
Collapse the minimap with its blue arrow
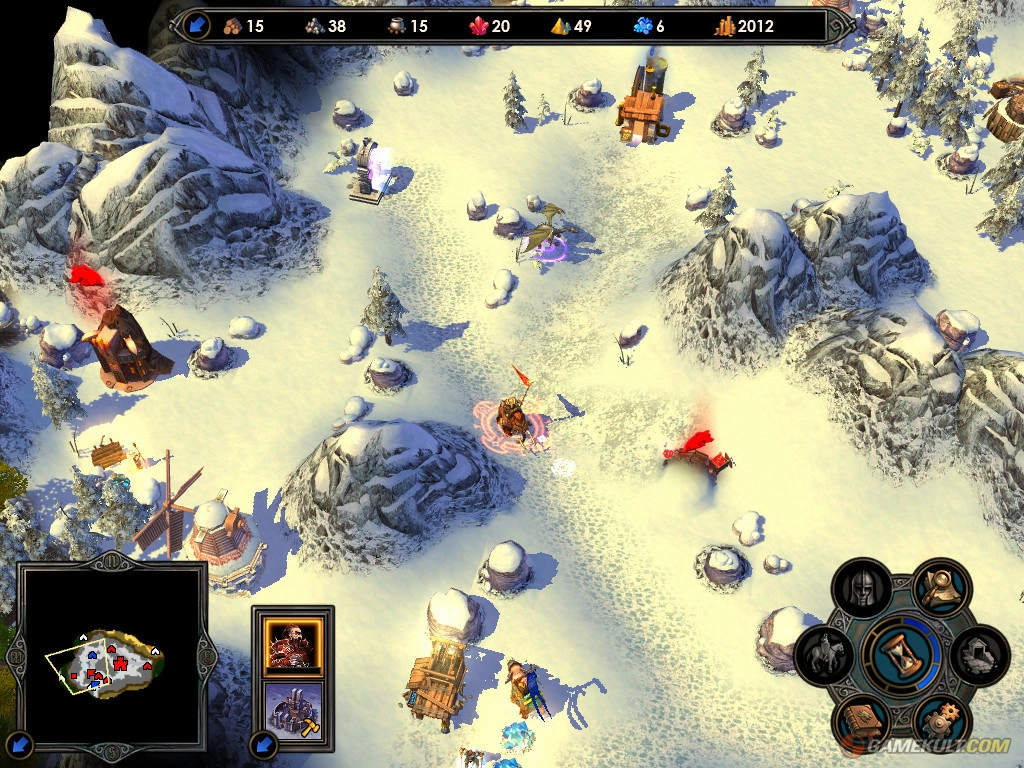(22, 743)
